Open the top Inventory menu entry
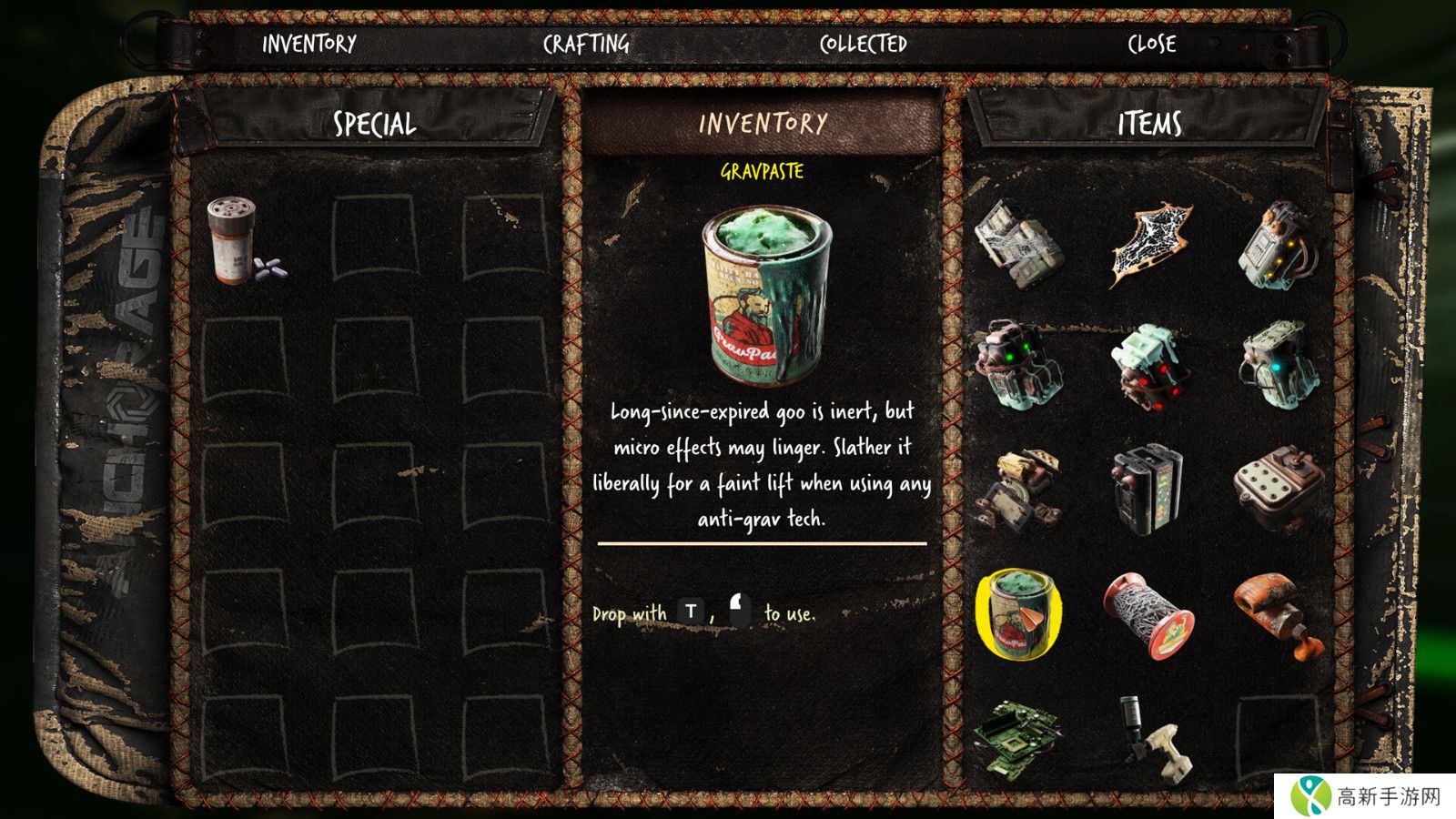The image size is (1456, 819). (309, 44)
